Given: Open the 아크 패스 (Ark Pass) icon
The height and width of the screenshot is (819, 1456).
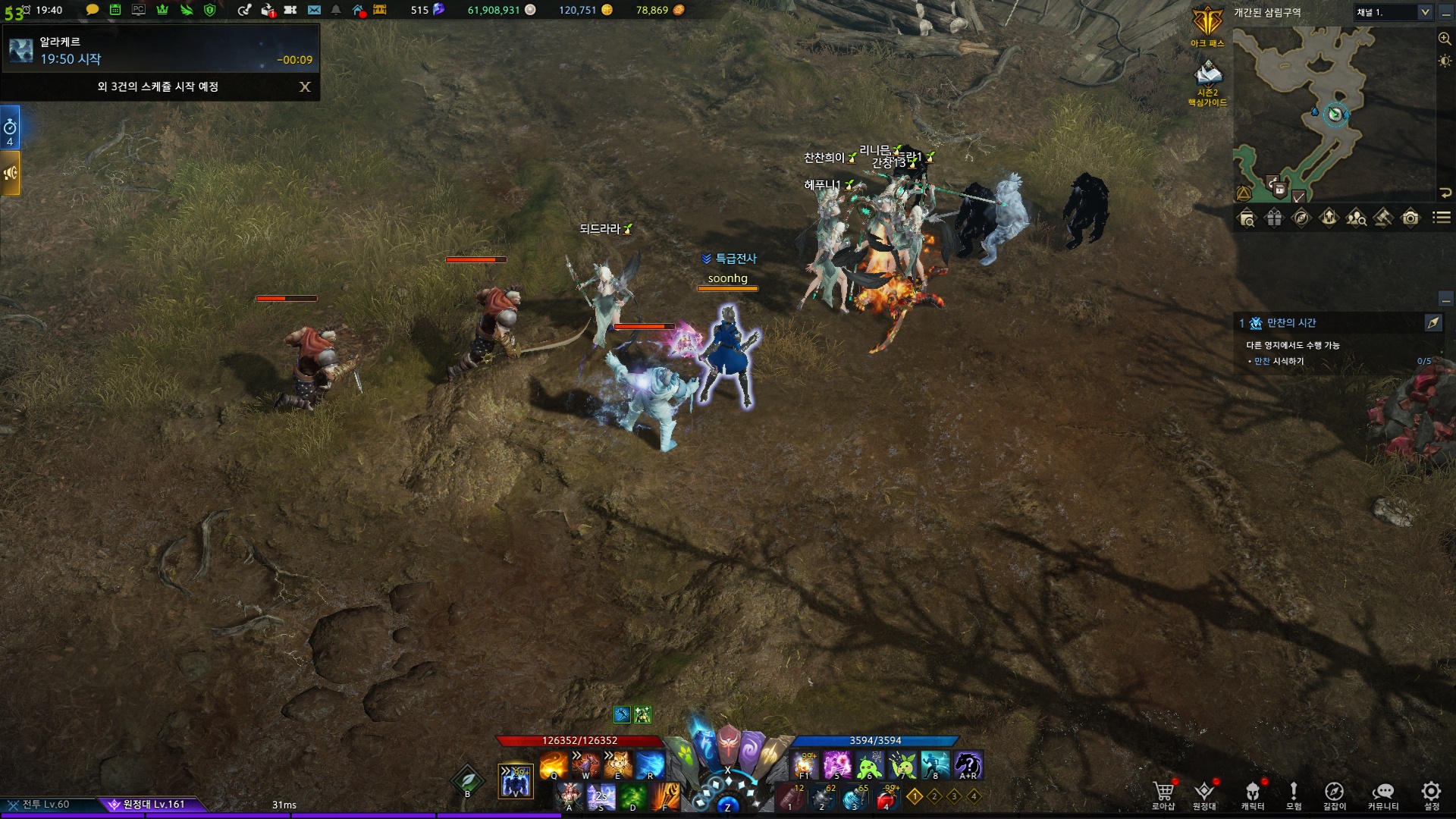Looking at the screenshot, I should point(1207,25).
